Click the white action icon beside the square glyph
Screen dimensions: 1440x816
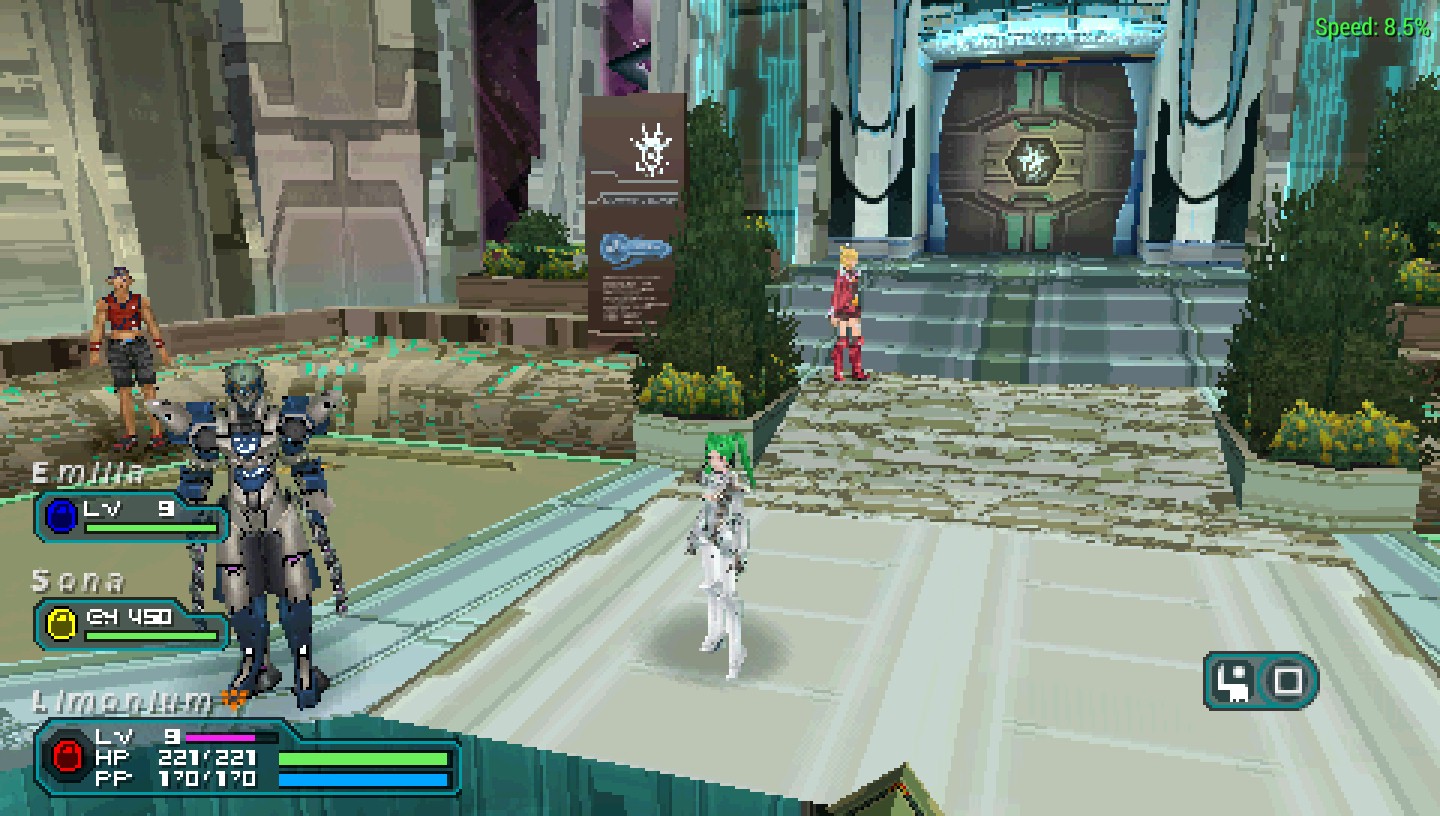[1234, 682]
